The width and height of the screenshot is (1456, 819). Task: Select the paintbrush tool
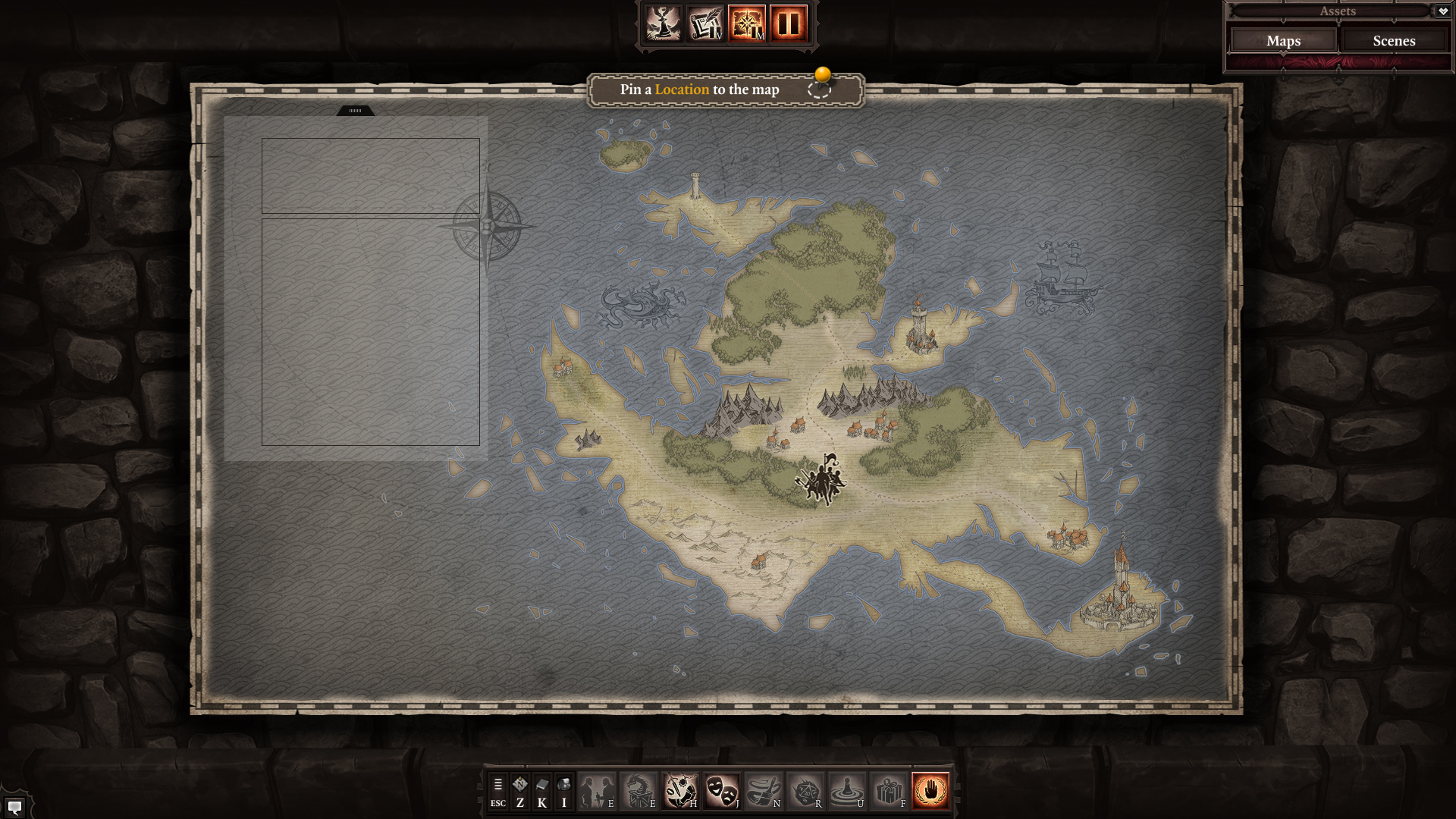point(764,791)
